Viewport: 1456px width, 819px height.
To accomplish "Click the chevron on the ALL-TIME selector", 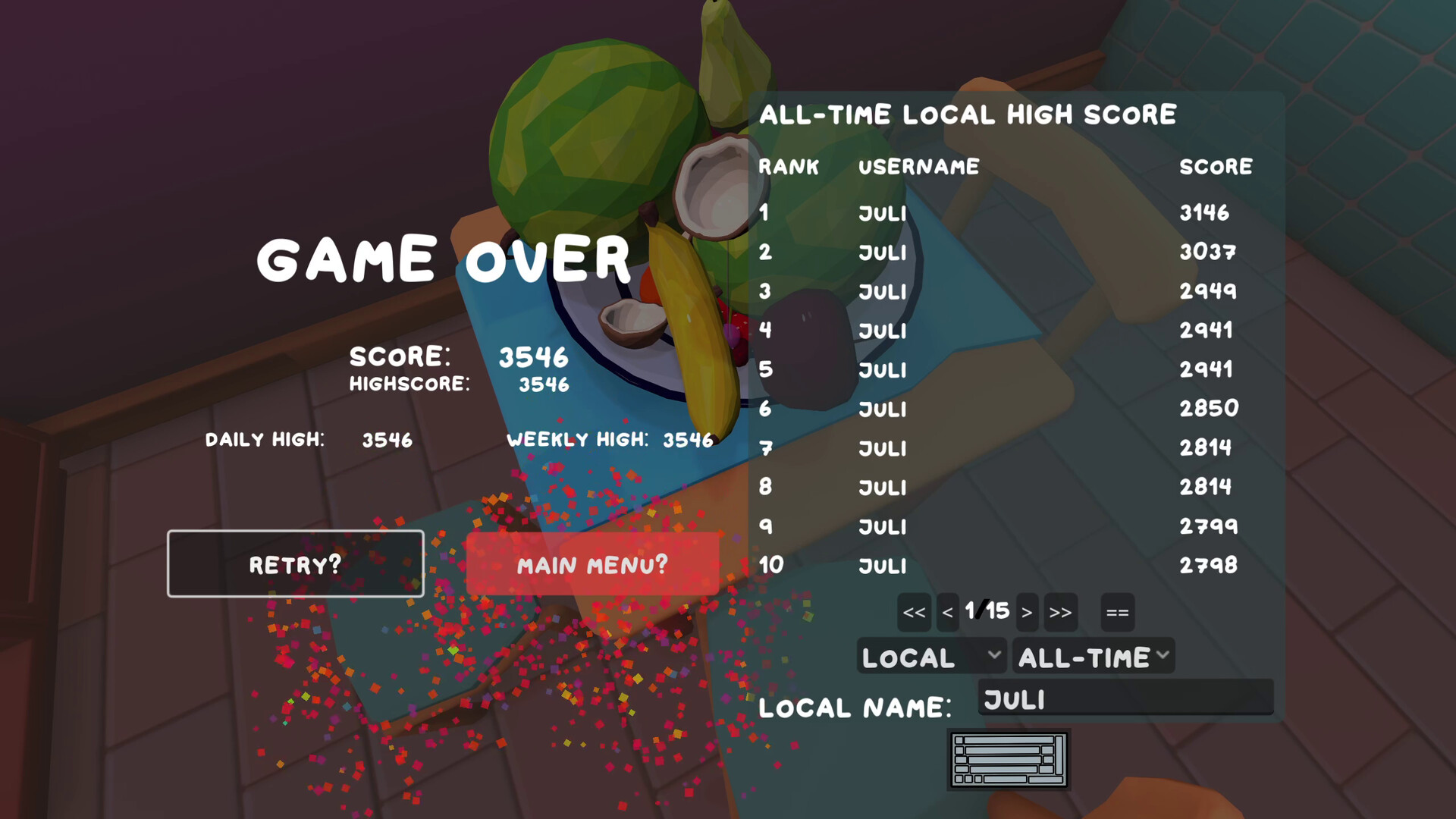I will point(1163,656).
